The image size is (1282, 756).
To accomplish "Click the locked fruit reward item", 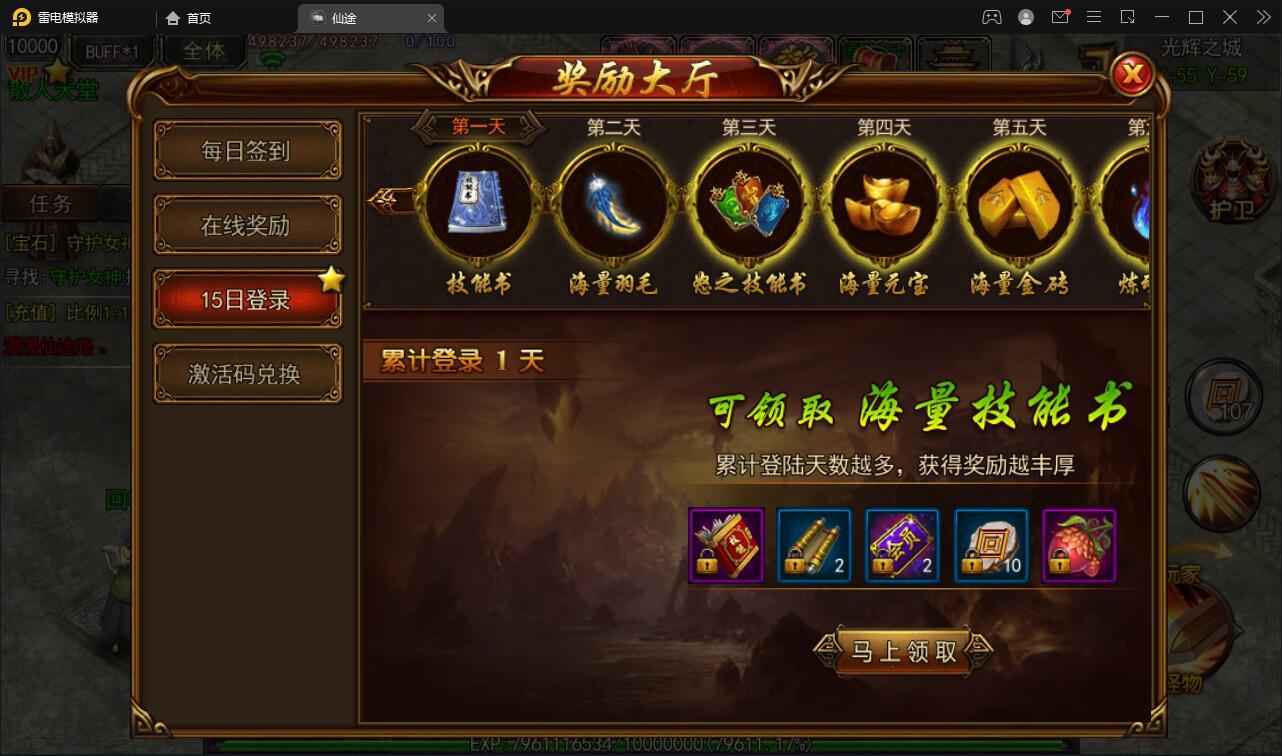I will click(x=1078, y=545).
